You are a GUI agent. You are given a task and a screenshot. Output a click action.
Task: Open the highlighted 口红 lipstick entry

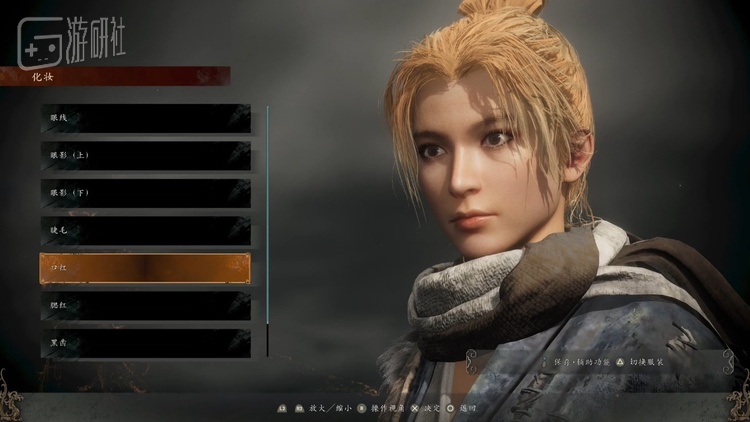tap(145, 268)
